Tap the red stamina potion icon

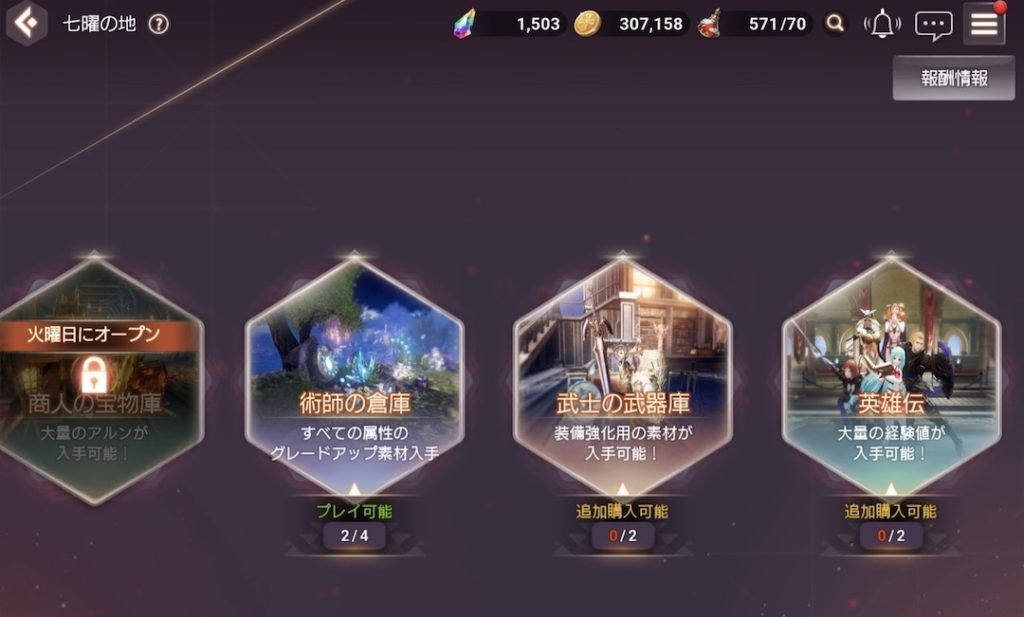[709, 24]
